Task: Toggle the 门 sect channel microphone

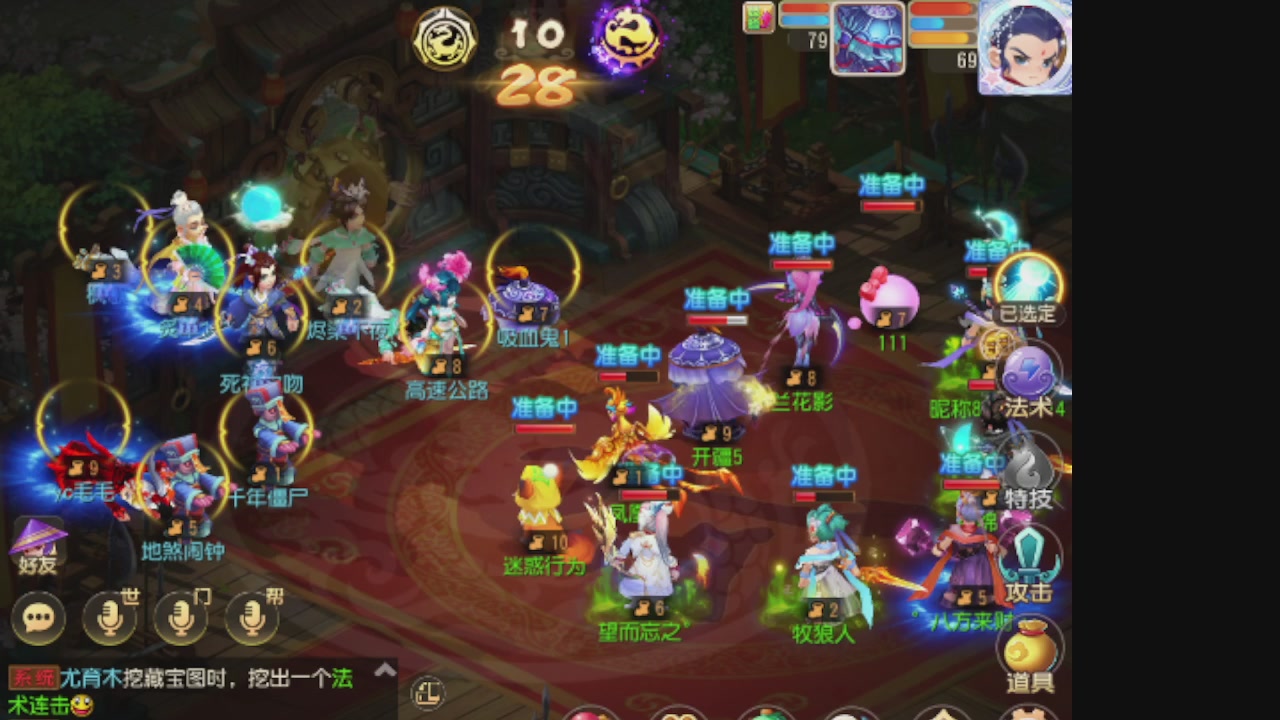Action: click(x=180, y=618)
